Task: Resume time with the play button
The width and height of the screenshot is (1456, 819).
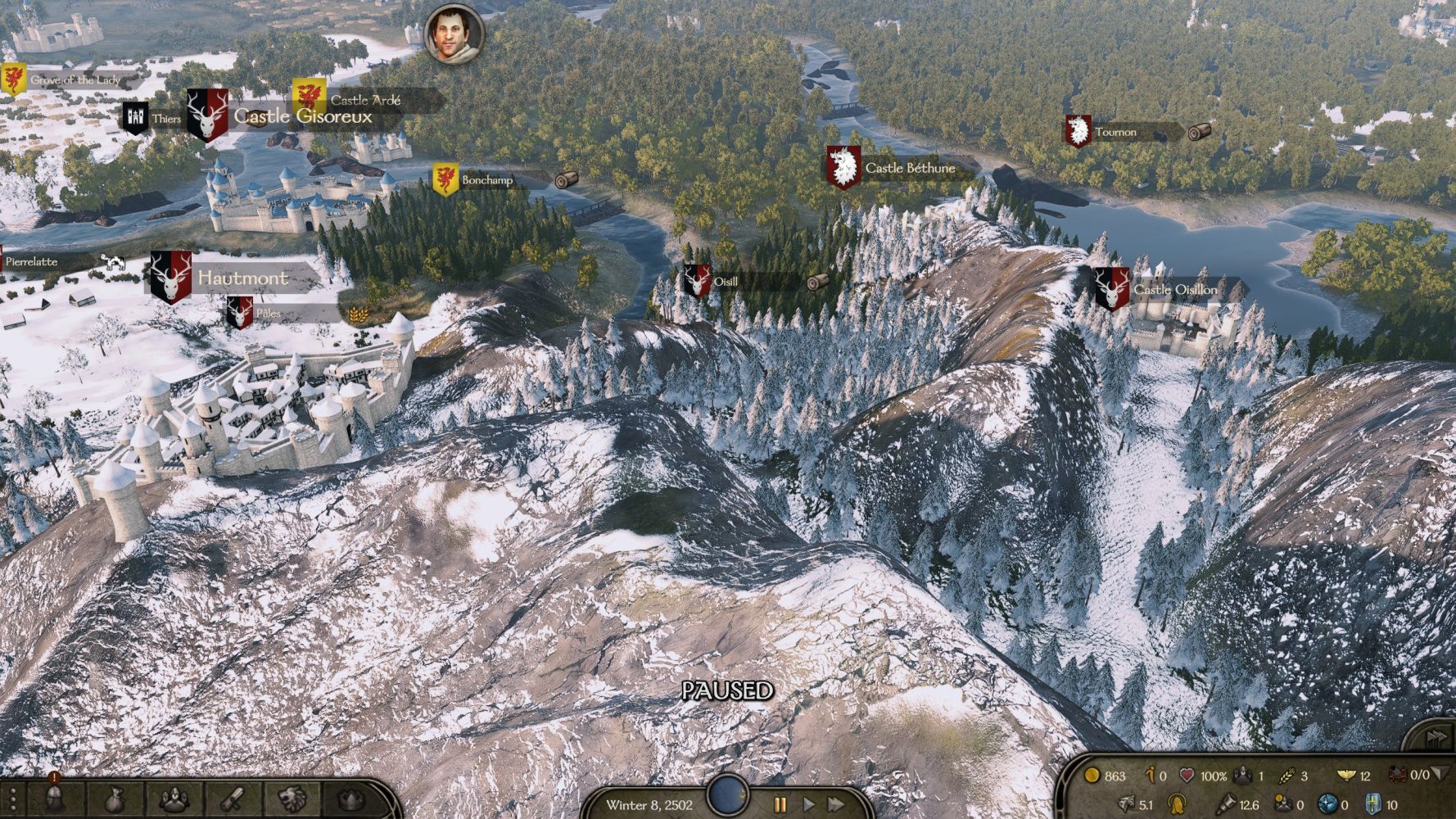Action: click(808, 804)
